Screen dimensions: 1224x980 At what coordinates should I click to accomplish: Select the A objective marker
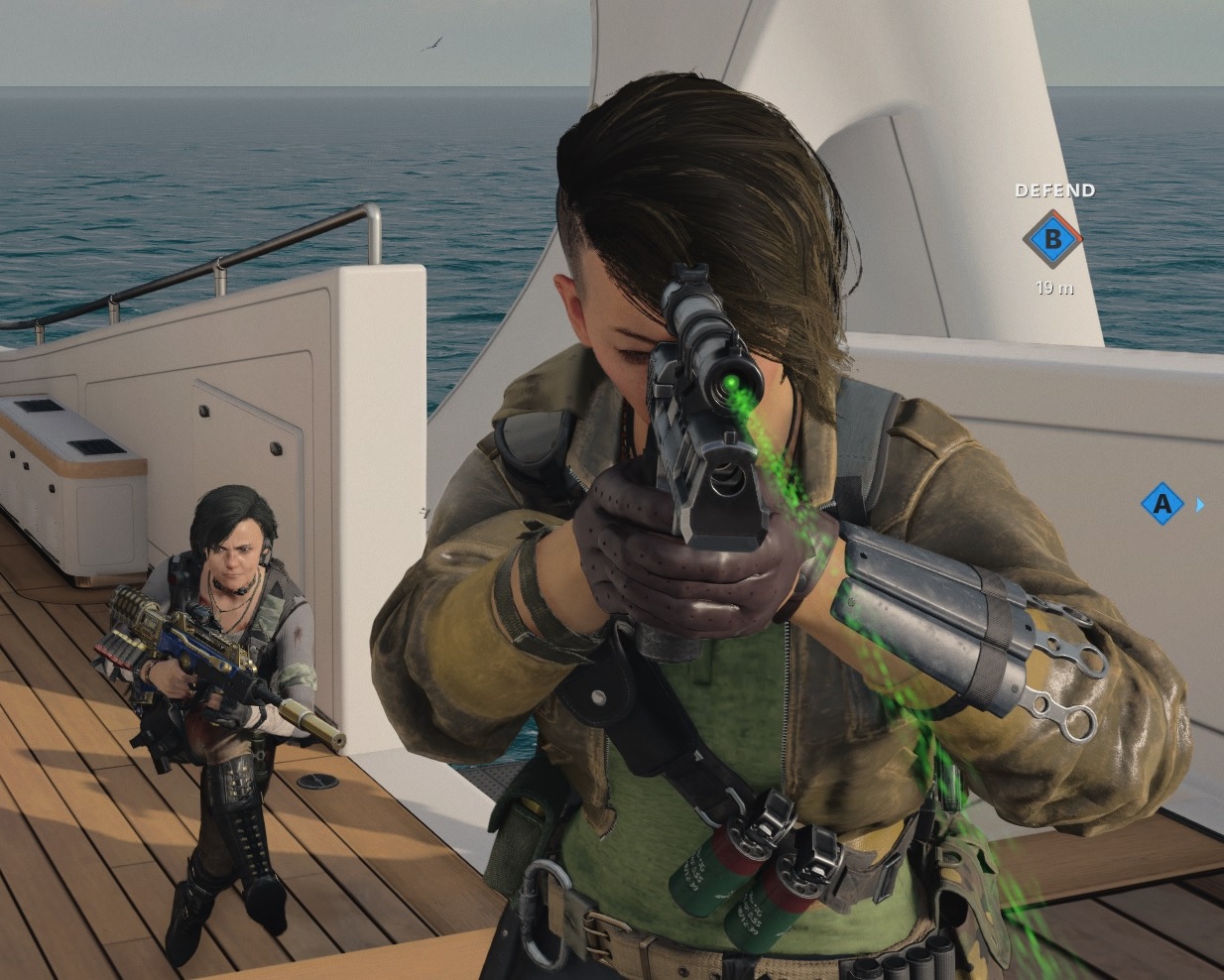pos(1162,504)
